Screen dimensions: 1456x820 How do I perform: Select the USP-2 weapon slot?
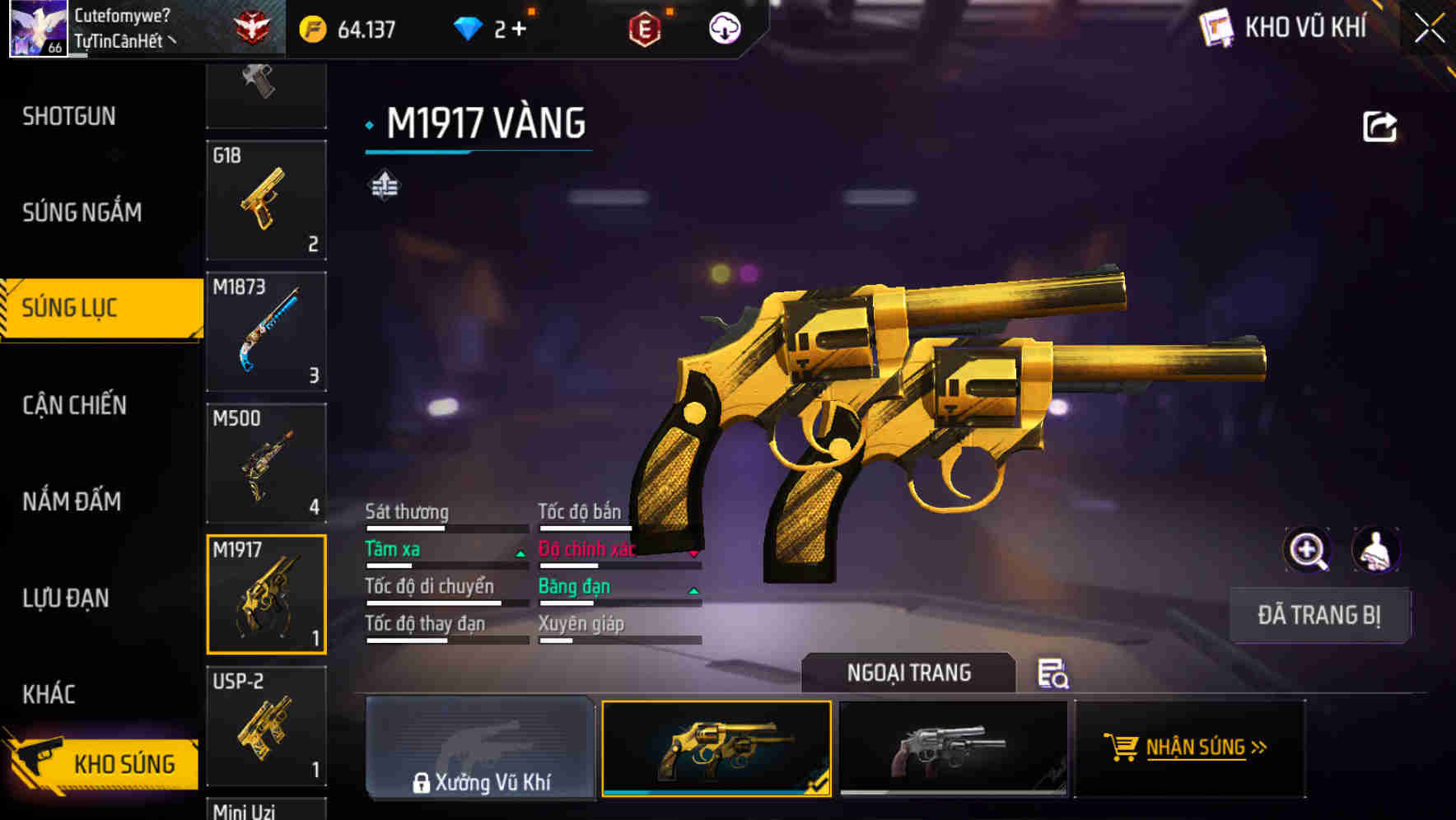click(266, 725)
